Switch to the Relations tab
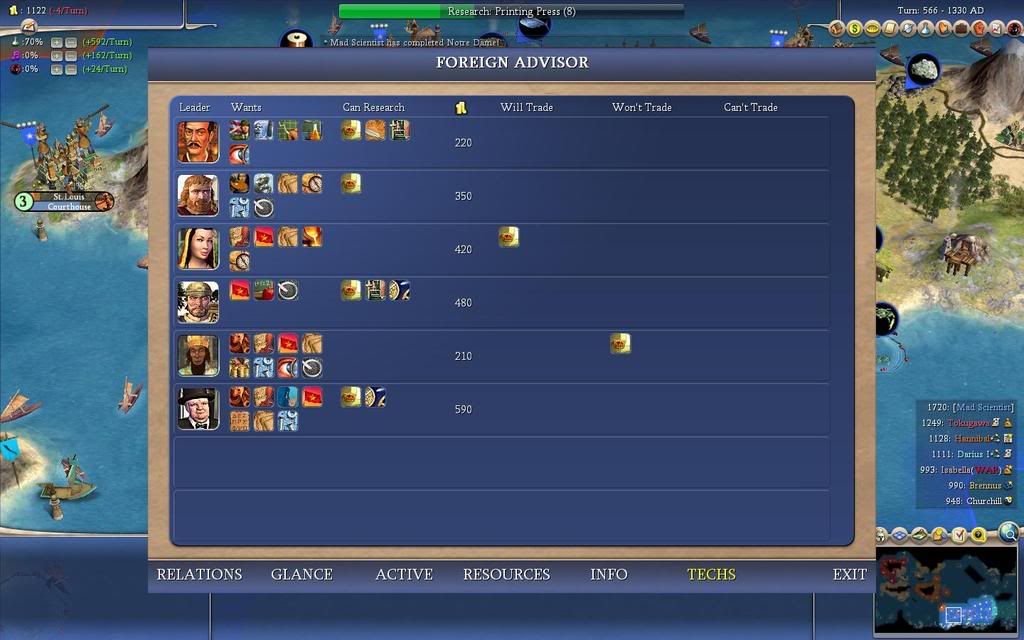 click(x=199, y=574)
